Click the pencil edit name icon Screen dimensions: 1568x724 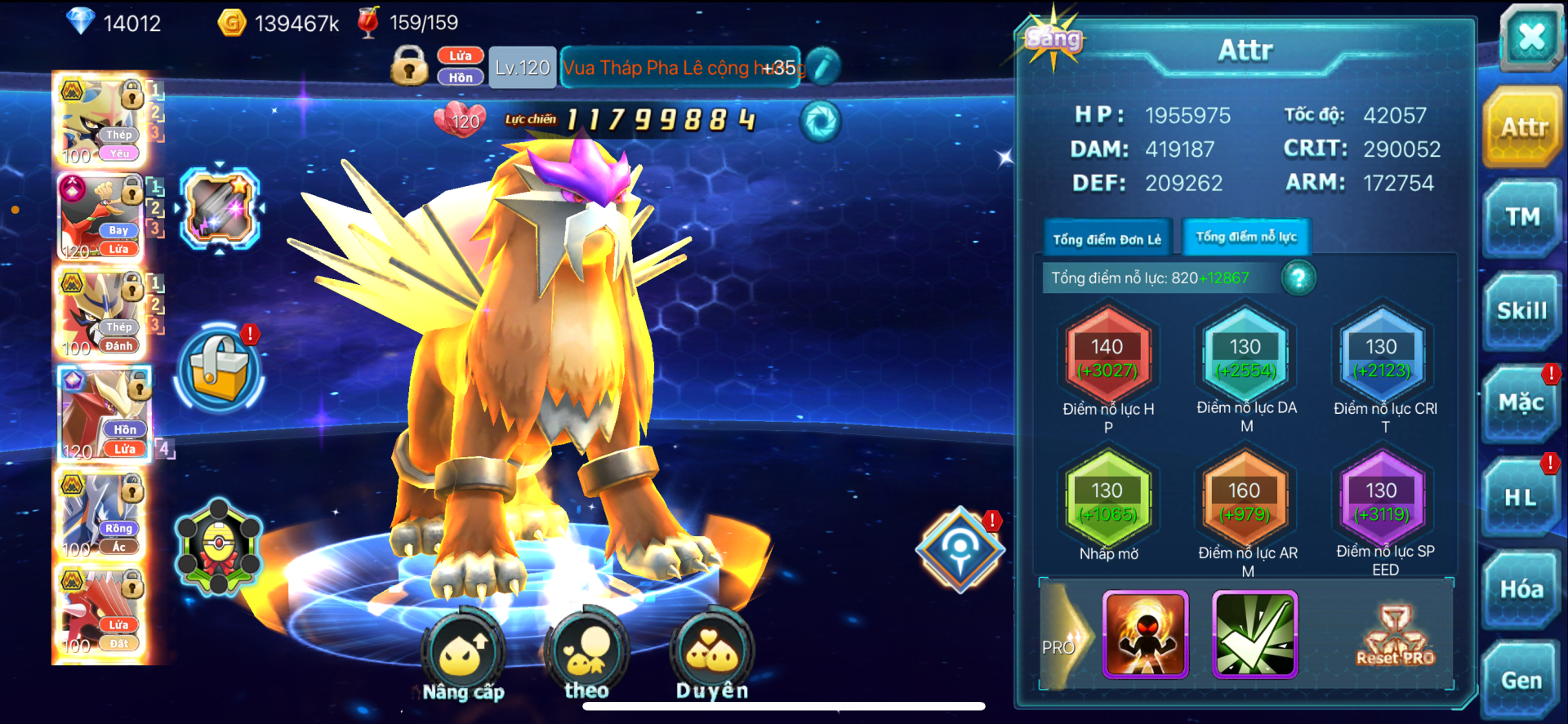click(x=824, y=67)
